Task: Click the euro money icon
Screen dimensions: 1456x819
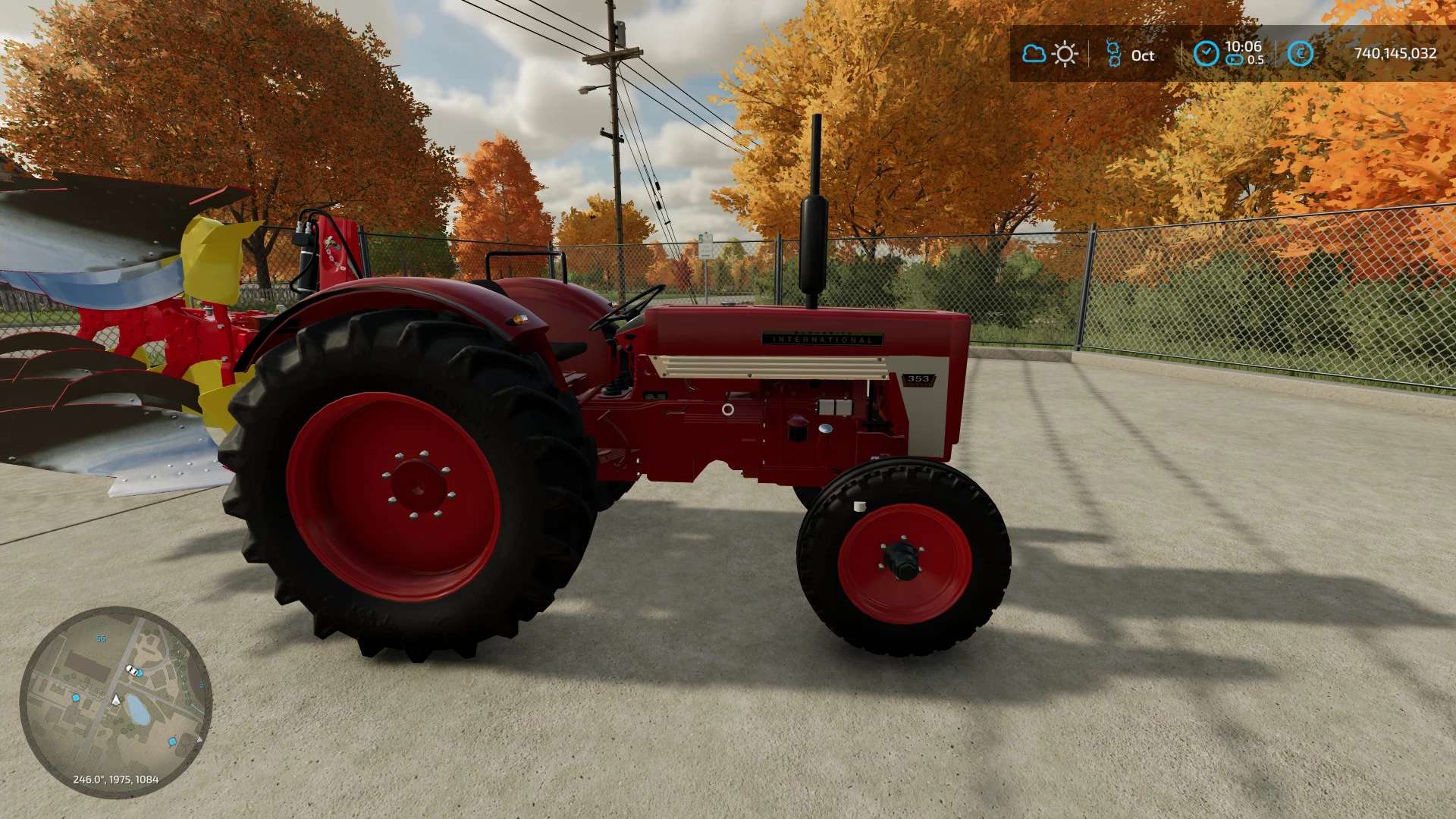Action: click(1301, 54)
